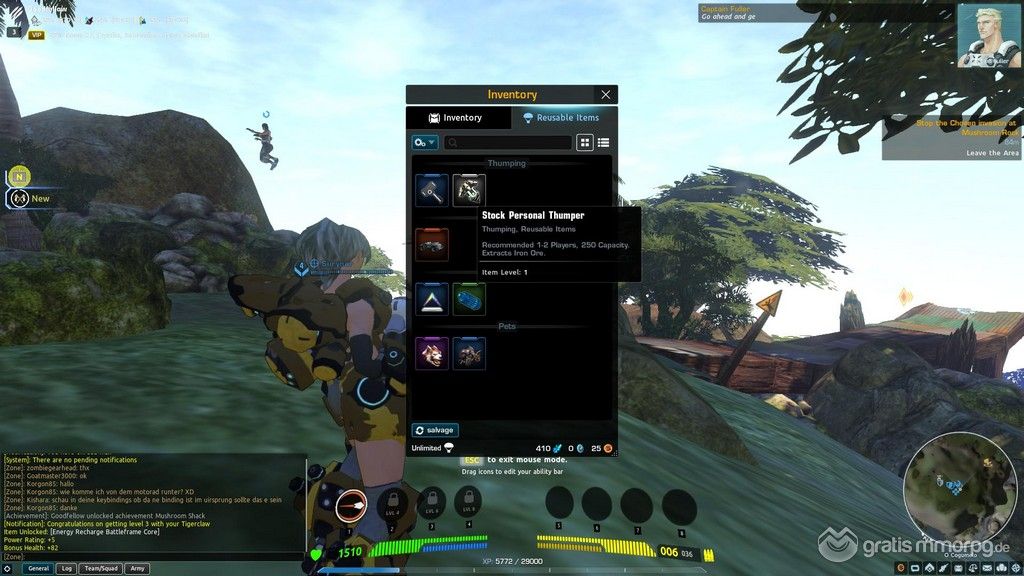
Task: Close the Inventory window
Action: 606,95
